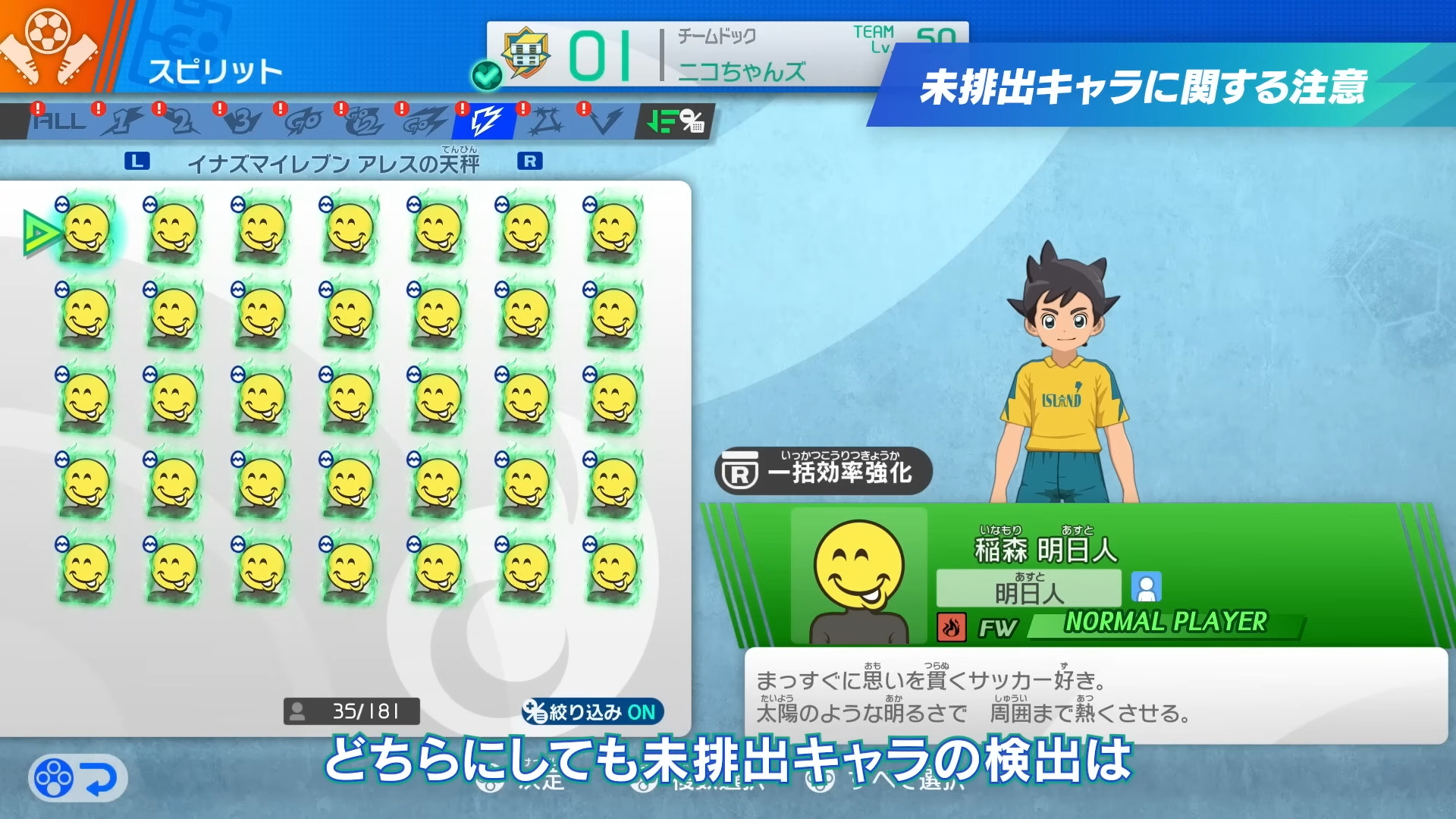This screenshot has width=1456, height=819.
Task: Choose the GO 2 series tab
Action: click(x=364, y=121)
